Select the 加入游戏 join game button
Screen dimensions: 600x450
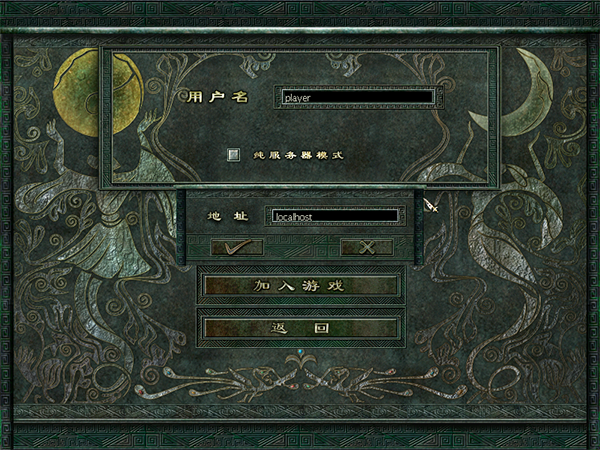pos(300,286)
